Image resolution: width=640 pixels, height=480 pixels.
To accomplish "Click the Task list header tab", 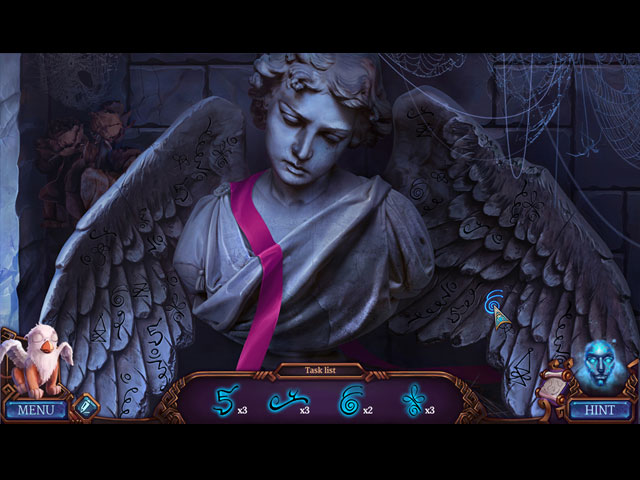I will pos(320,370).
